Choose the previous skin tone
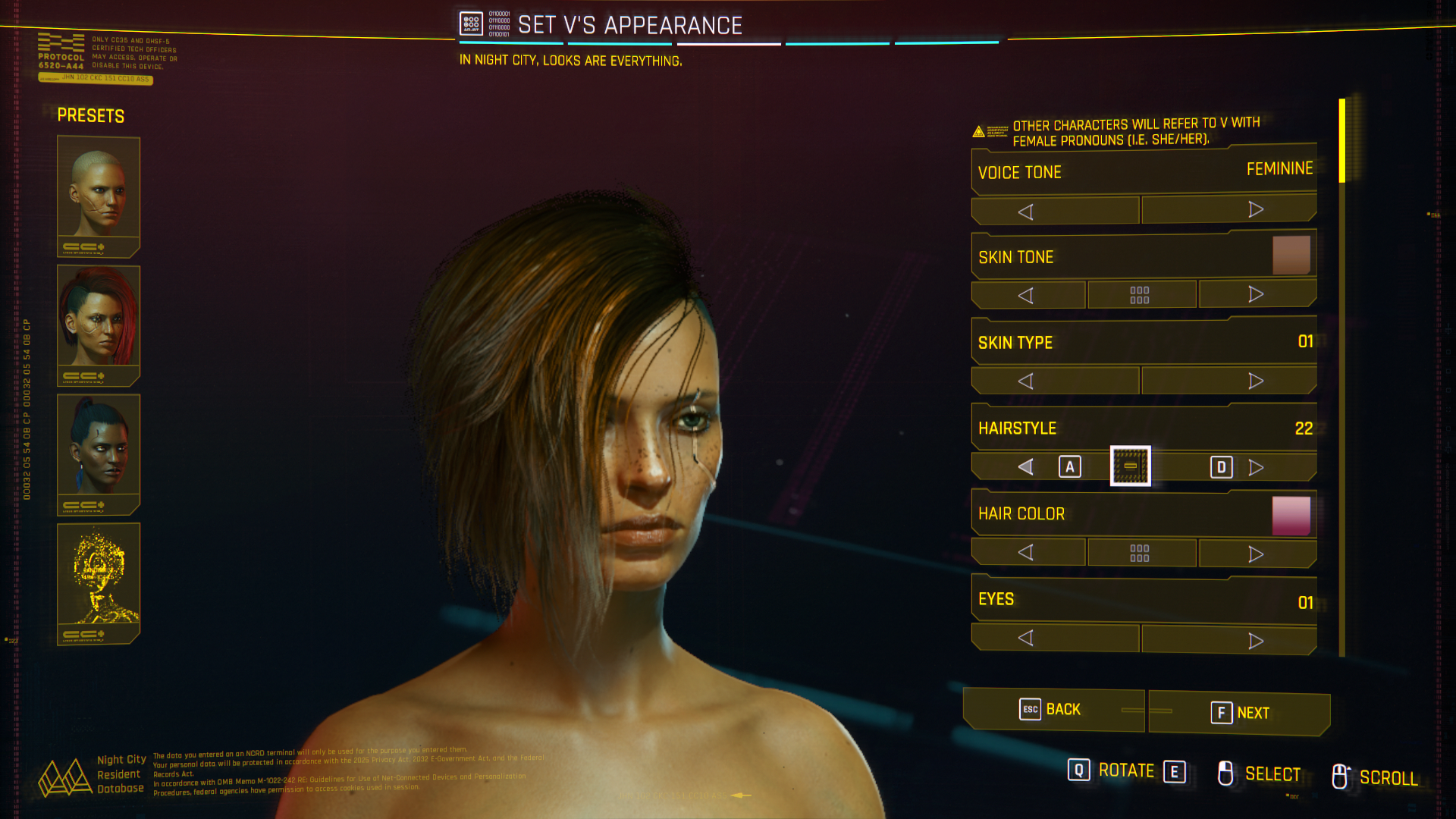The image size is (1456, 819). click(1028, 295)
